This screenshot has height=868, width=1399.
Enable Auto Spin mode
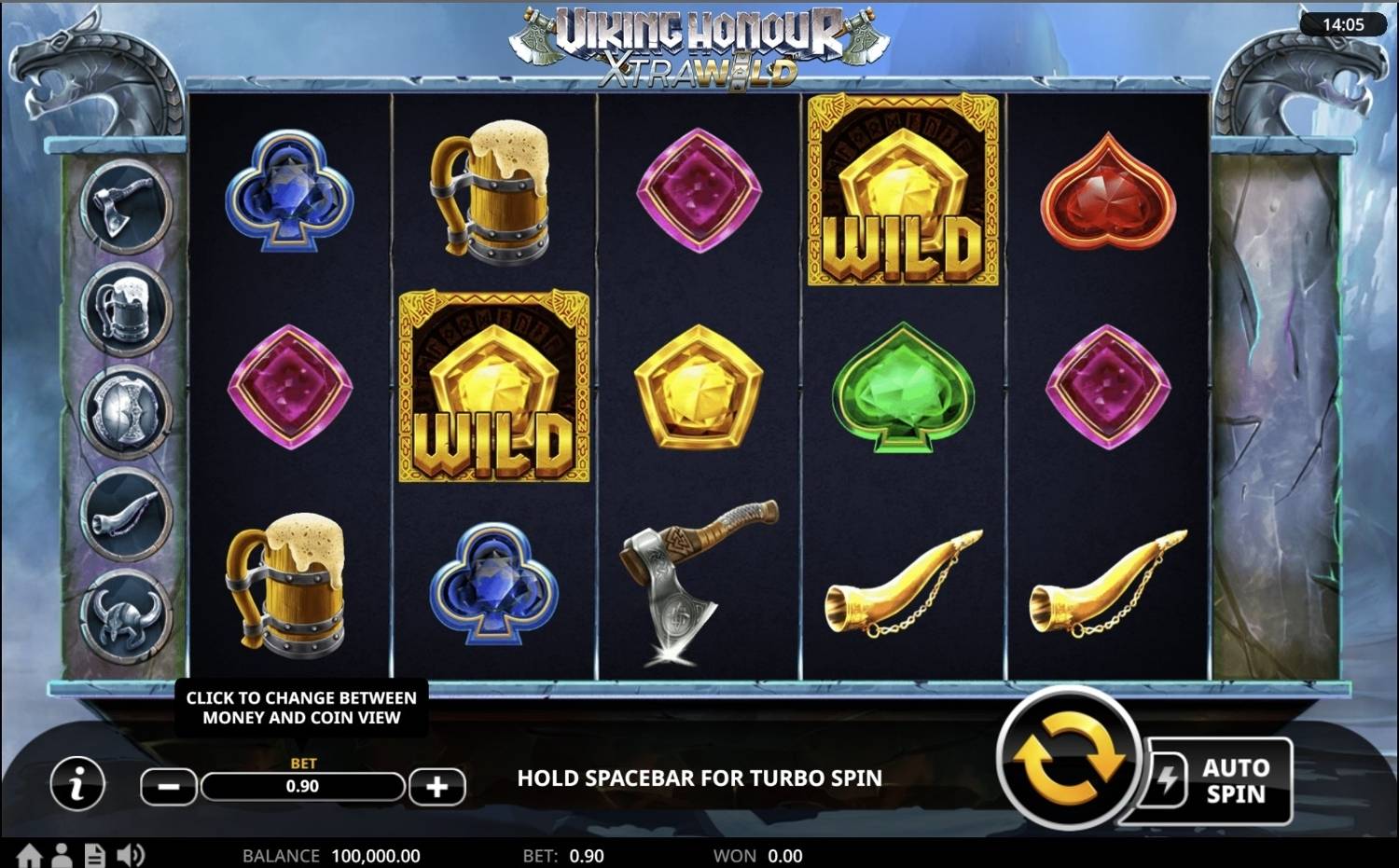(x=1233, y=781)
